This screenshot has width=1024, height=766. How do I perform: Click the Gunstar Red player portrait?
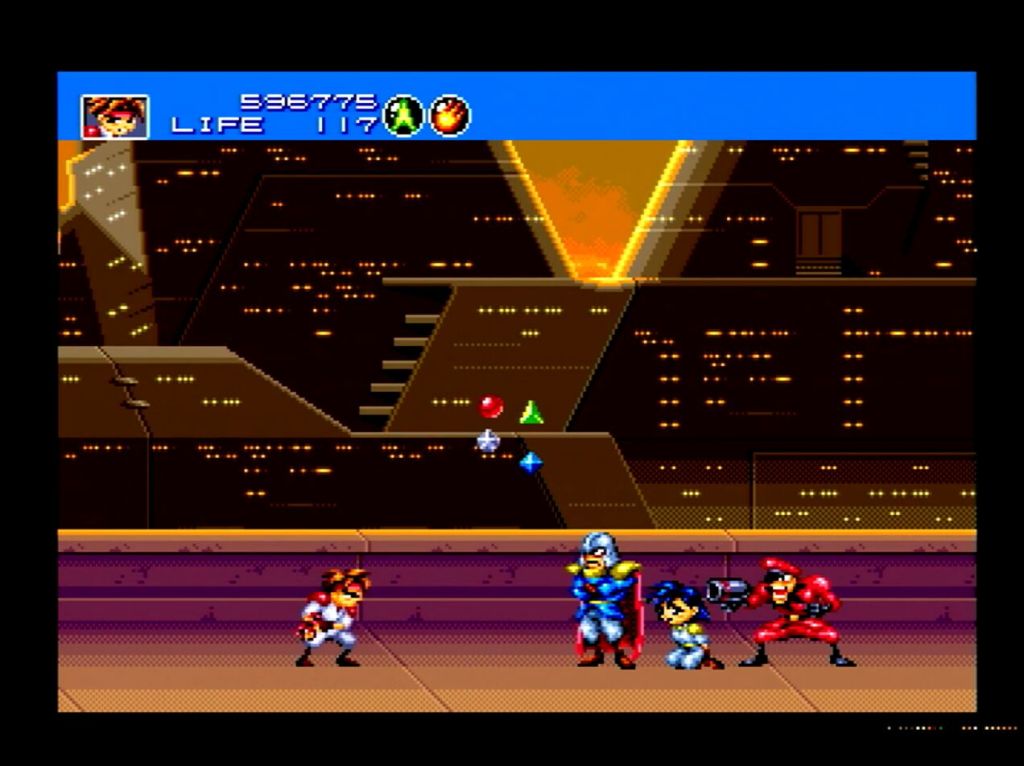115,116
